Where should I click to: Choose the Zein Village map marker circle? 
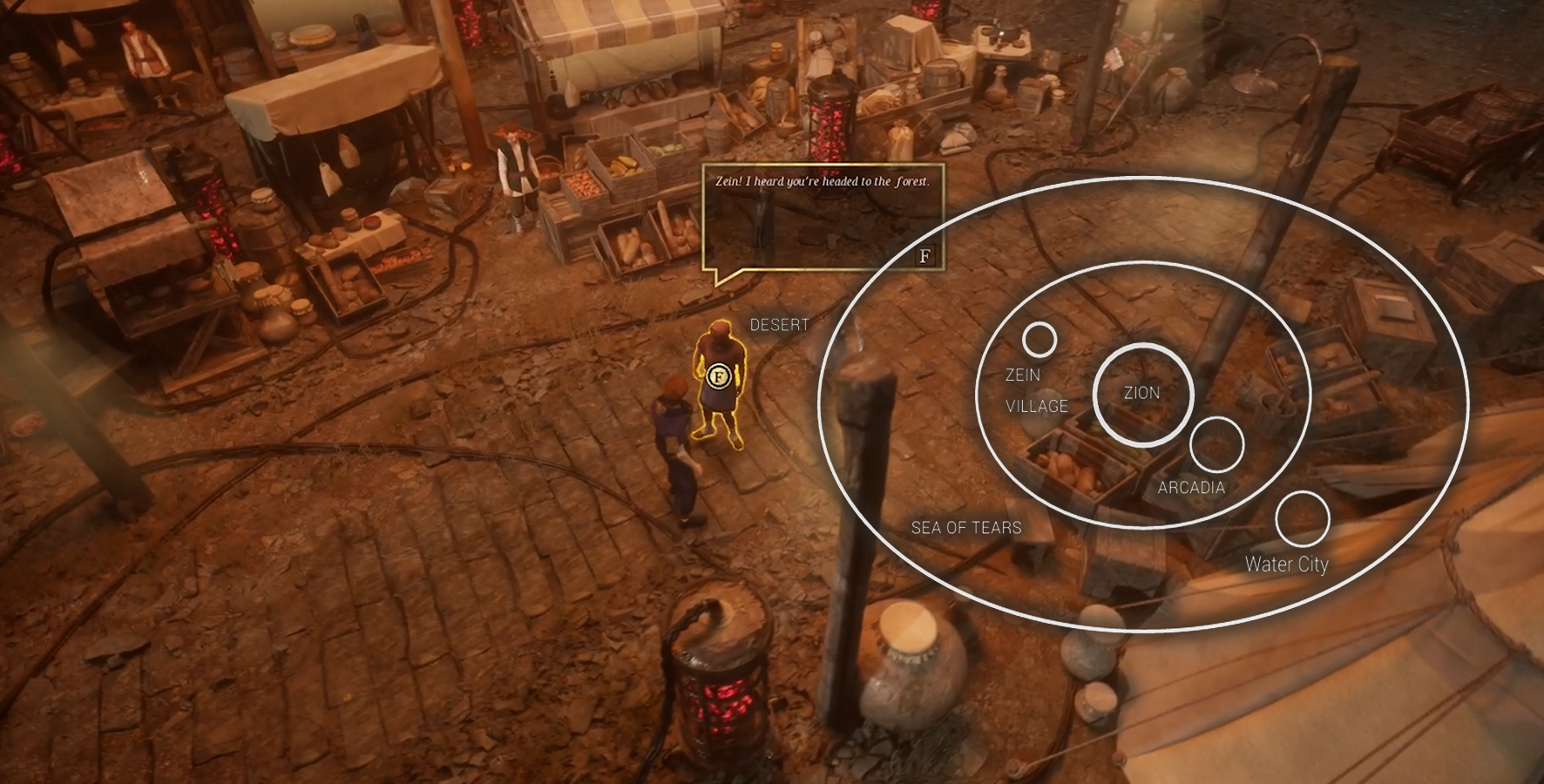pyautogui.click(x=1039, y=340)
